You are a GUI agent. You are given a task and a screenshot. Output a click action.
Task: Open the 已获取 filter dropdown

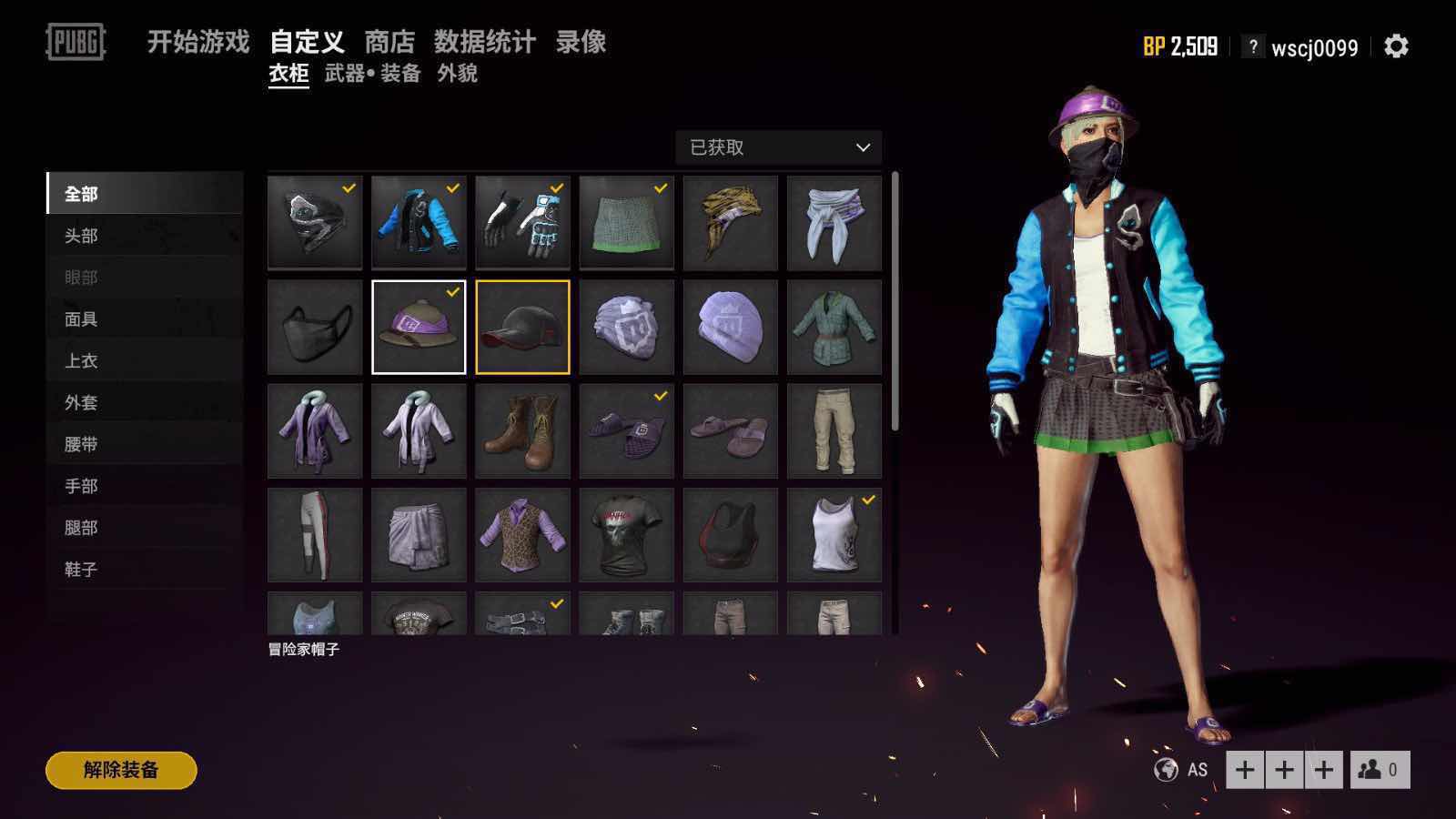778,147
